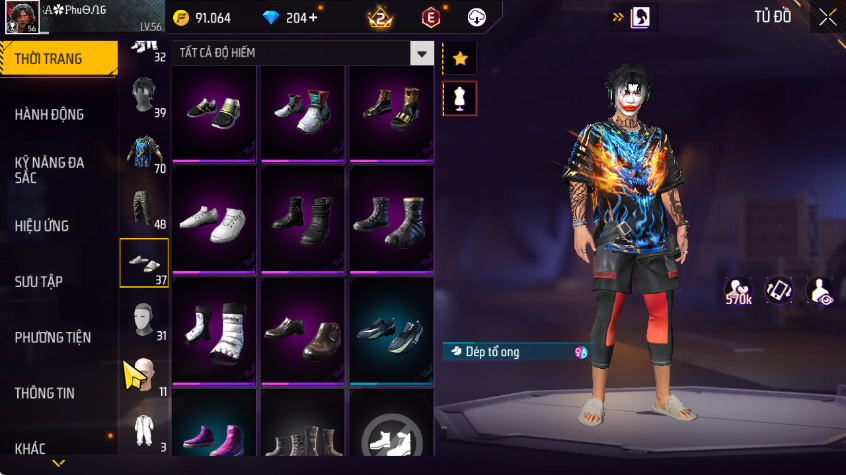Open the Thông Tin tab
The image size is (846, 475).
44,393
